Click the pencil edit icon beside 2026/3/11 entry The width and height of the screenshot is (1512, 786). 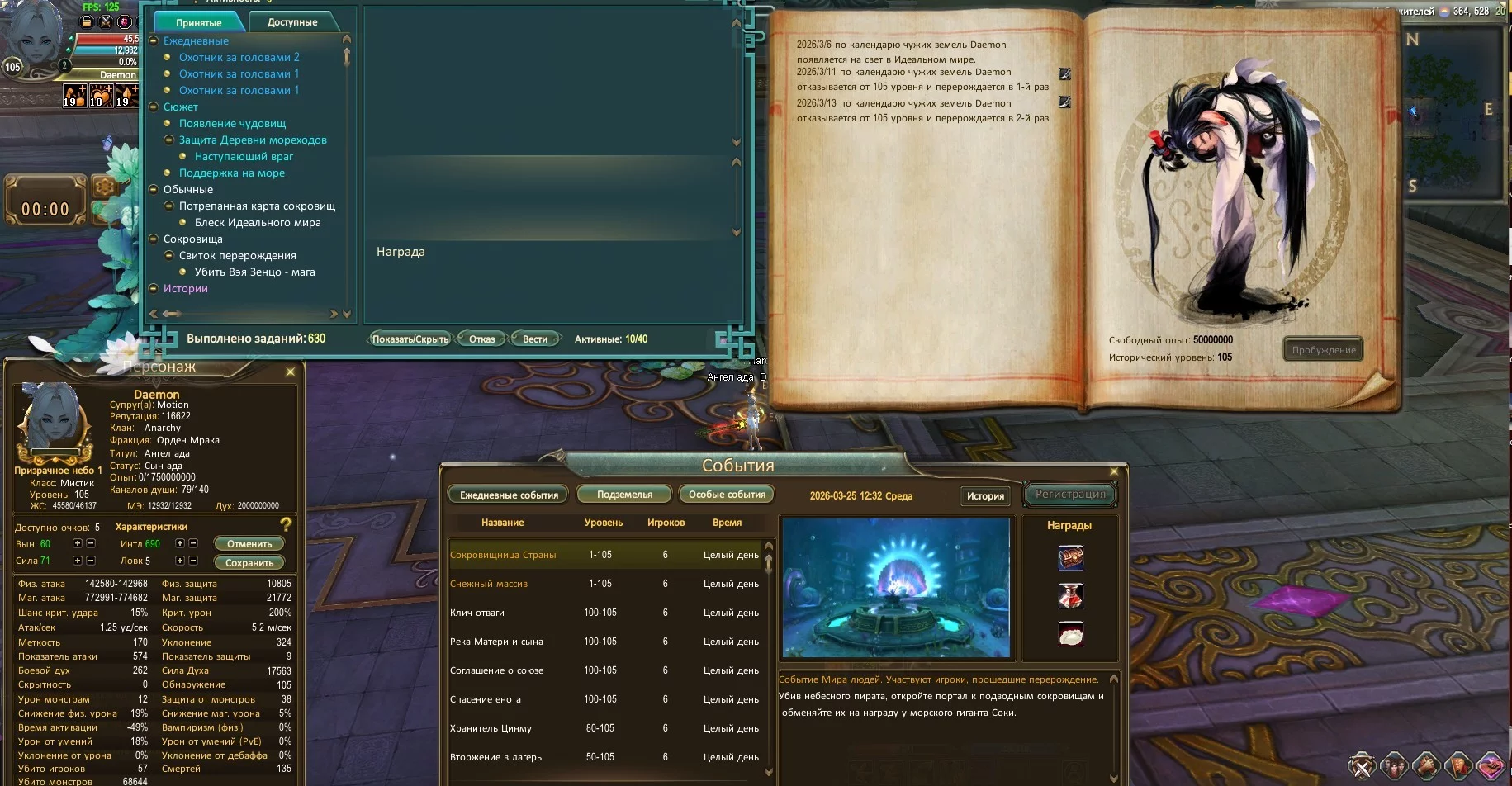[1065, 73]
